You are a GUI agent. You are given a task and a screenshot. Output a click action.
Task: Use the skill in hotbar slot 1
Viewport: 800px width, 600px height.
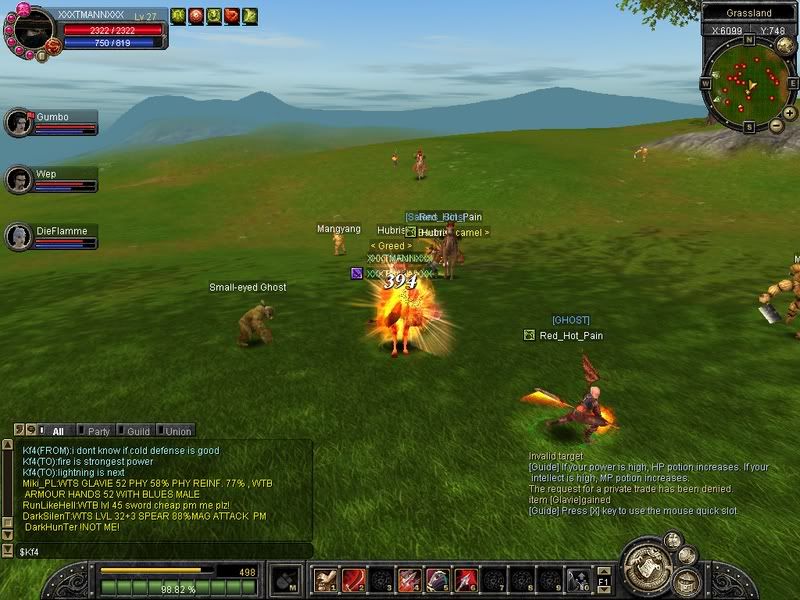(x=326, y=580)
